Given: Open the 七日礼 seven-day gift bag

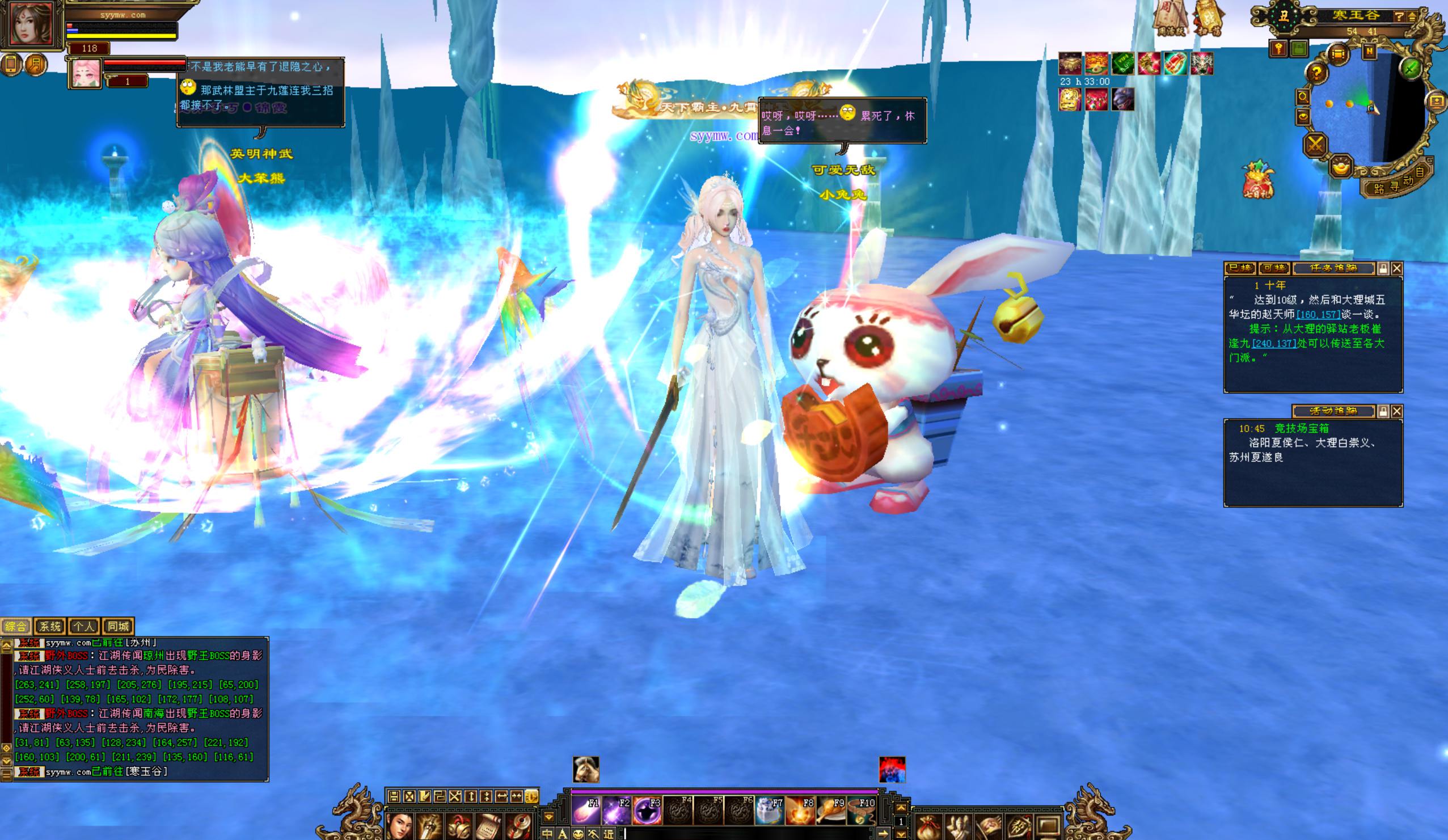Looking at the screenshot, I should (1258, 179).
